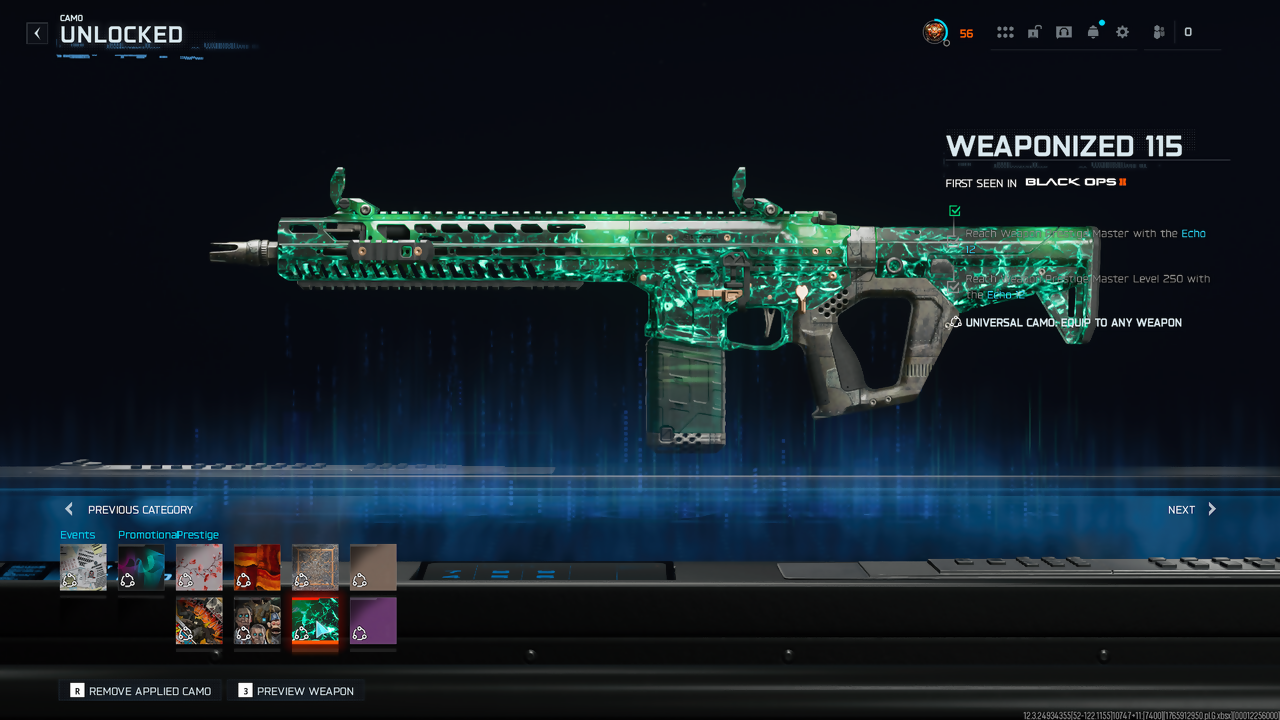Open the headset voice chat channels
1280x720 pixels.
coord(1064,32)
